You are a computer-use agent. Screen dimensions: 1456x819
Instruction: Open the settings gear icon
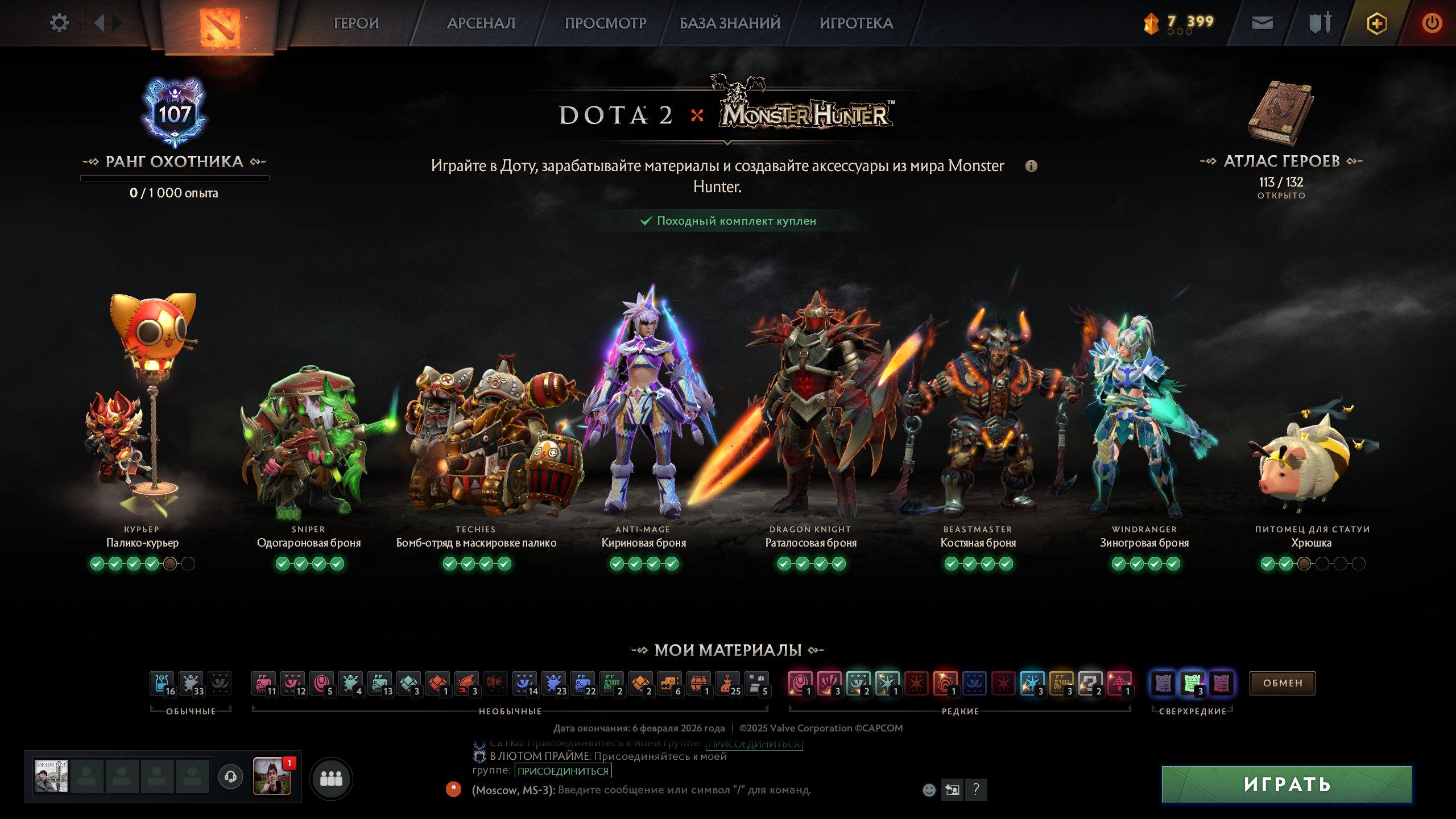click(x=59, y=22)
